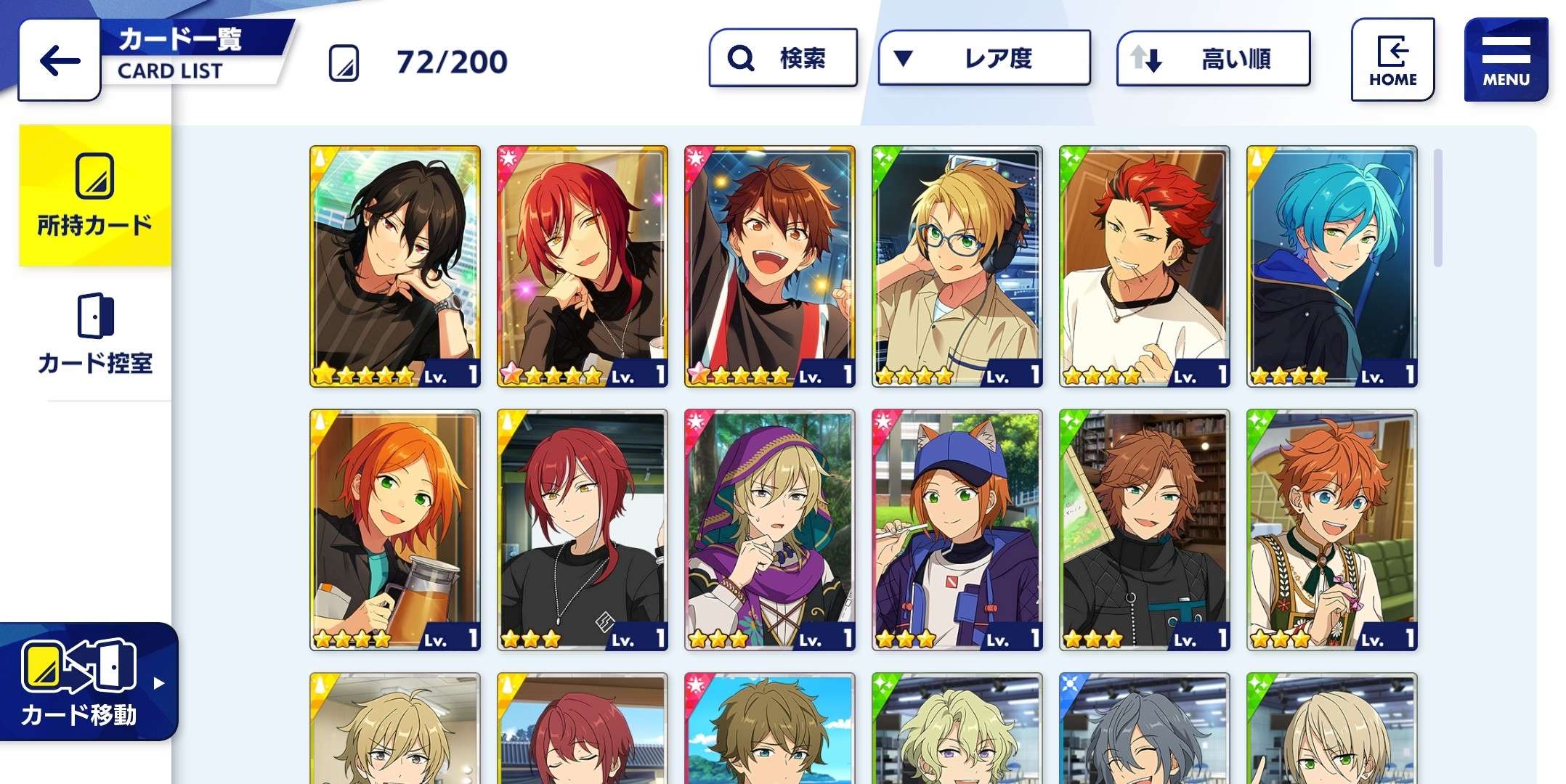Switch sorting direction on the sort button
Image resolution: width=1566 pixels, height=784 pixels.
(x=1213, y=59)
